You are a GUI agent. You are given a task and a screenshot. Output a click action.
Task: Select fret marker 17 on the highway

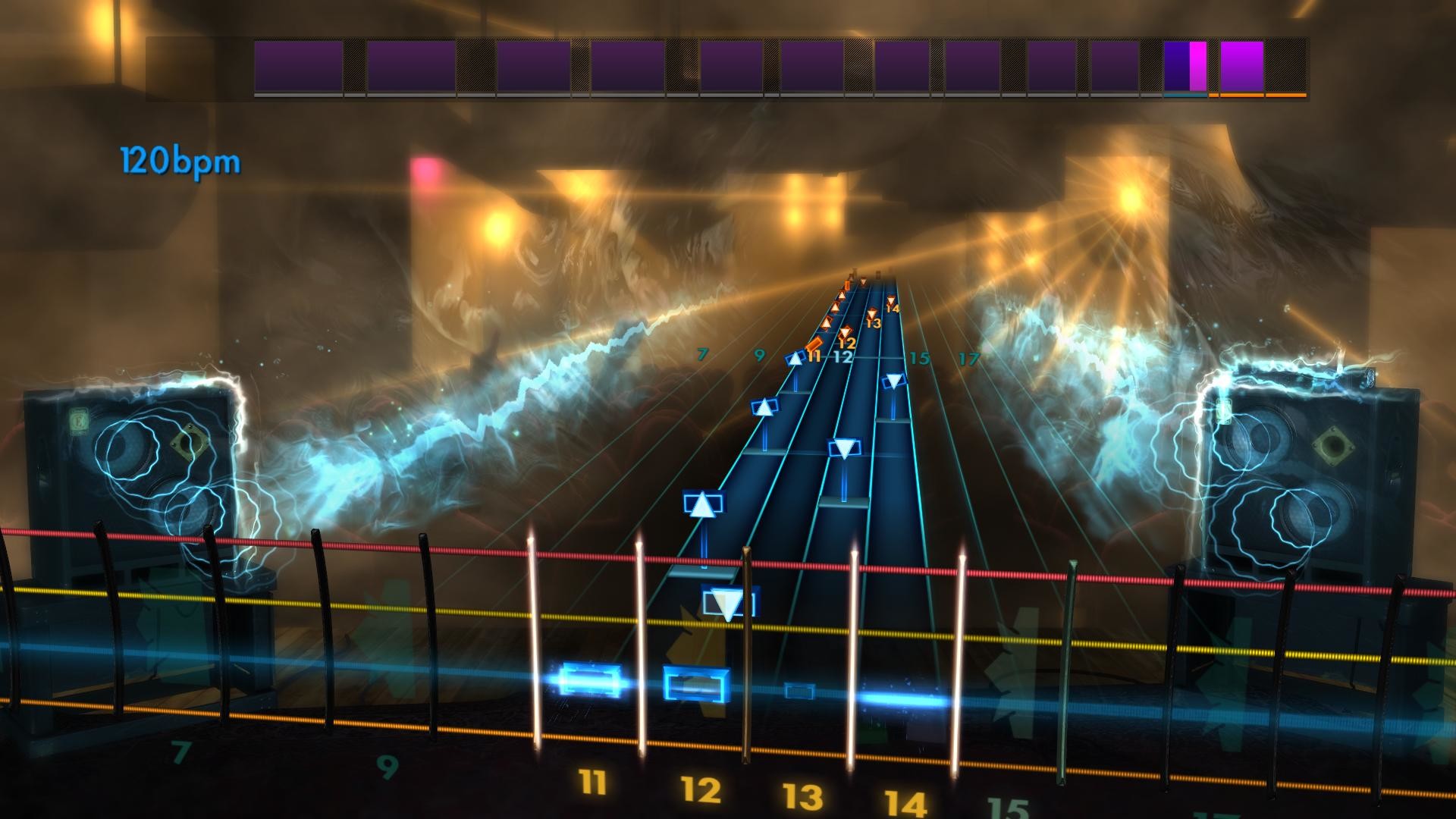[968, 359]
